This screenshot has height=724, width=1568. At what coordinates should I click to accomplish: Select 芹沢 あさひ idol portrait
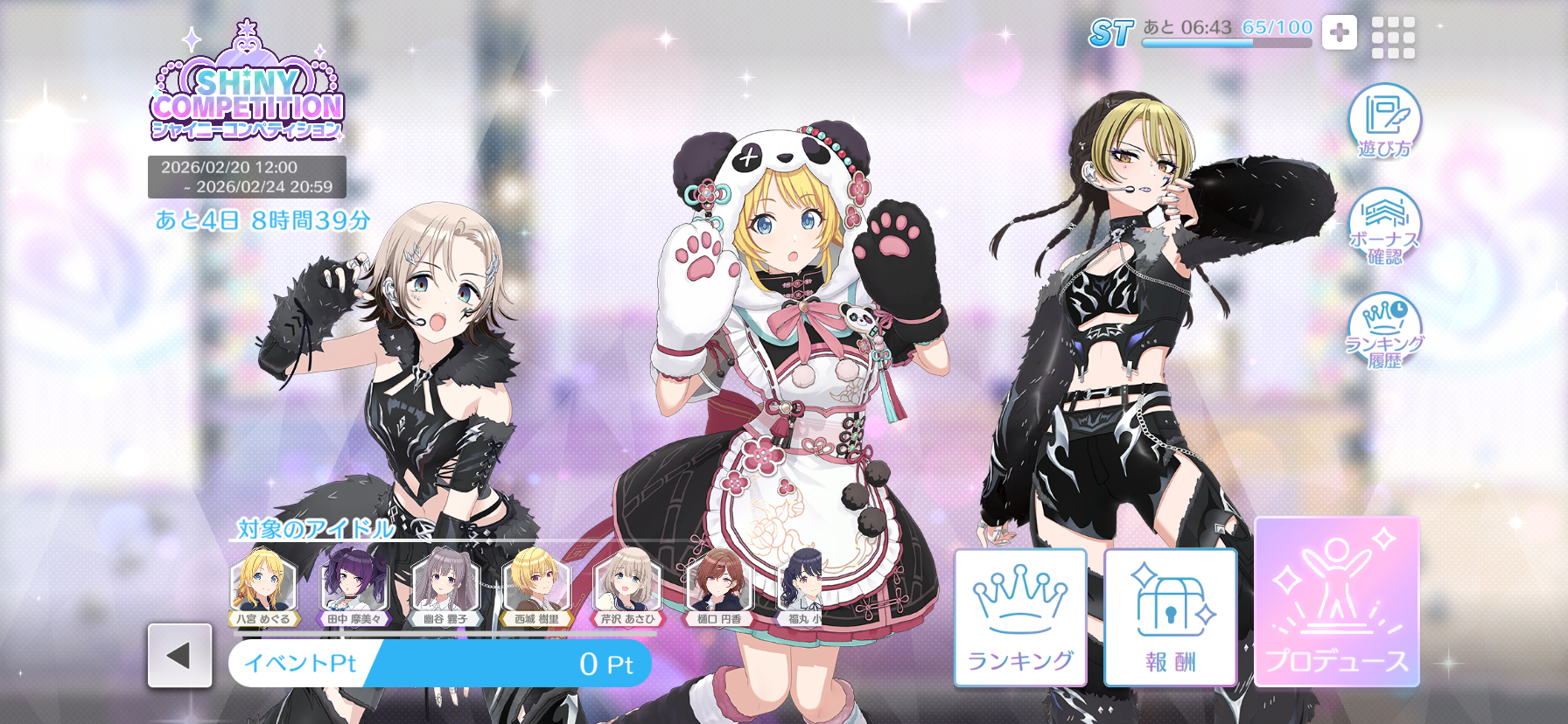626,584
